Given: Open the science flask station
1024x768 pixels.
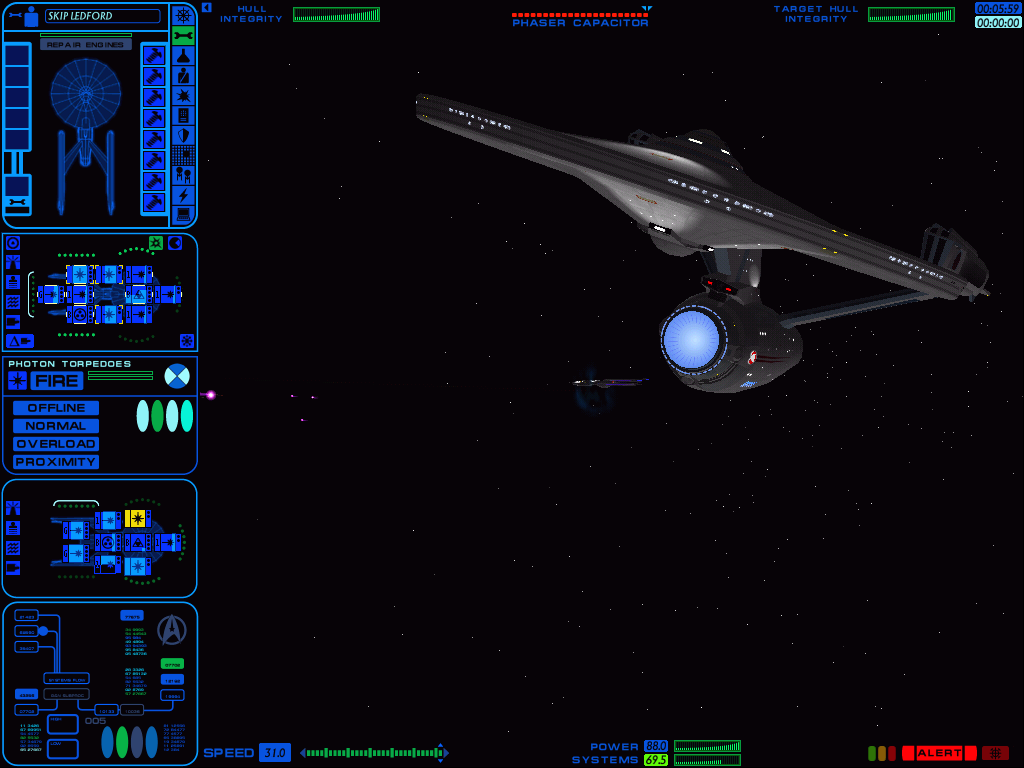Looking at the screenshot, I should [183, 55].
